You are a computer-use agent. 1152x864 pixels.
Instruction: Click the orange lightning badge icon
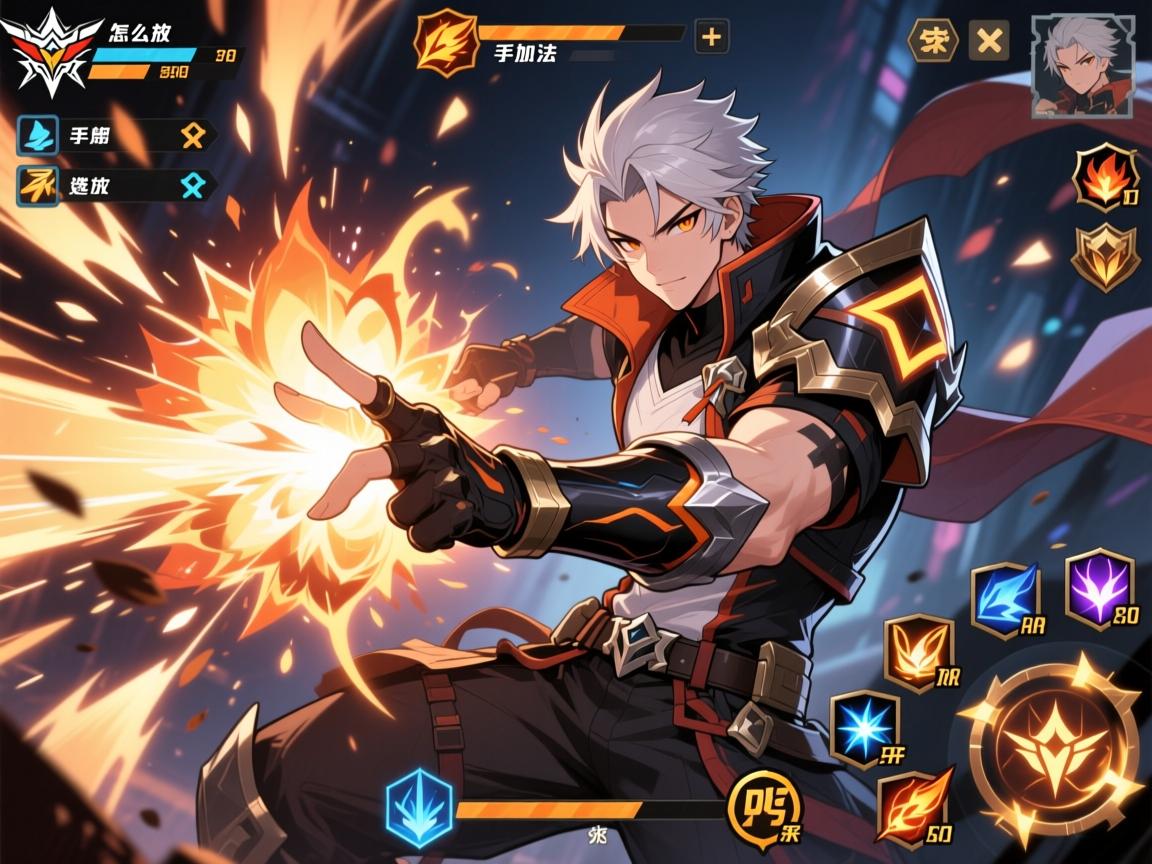446,40
